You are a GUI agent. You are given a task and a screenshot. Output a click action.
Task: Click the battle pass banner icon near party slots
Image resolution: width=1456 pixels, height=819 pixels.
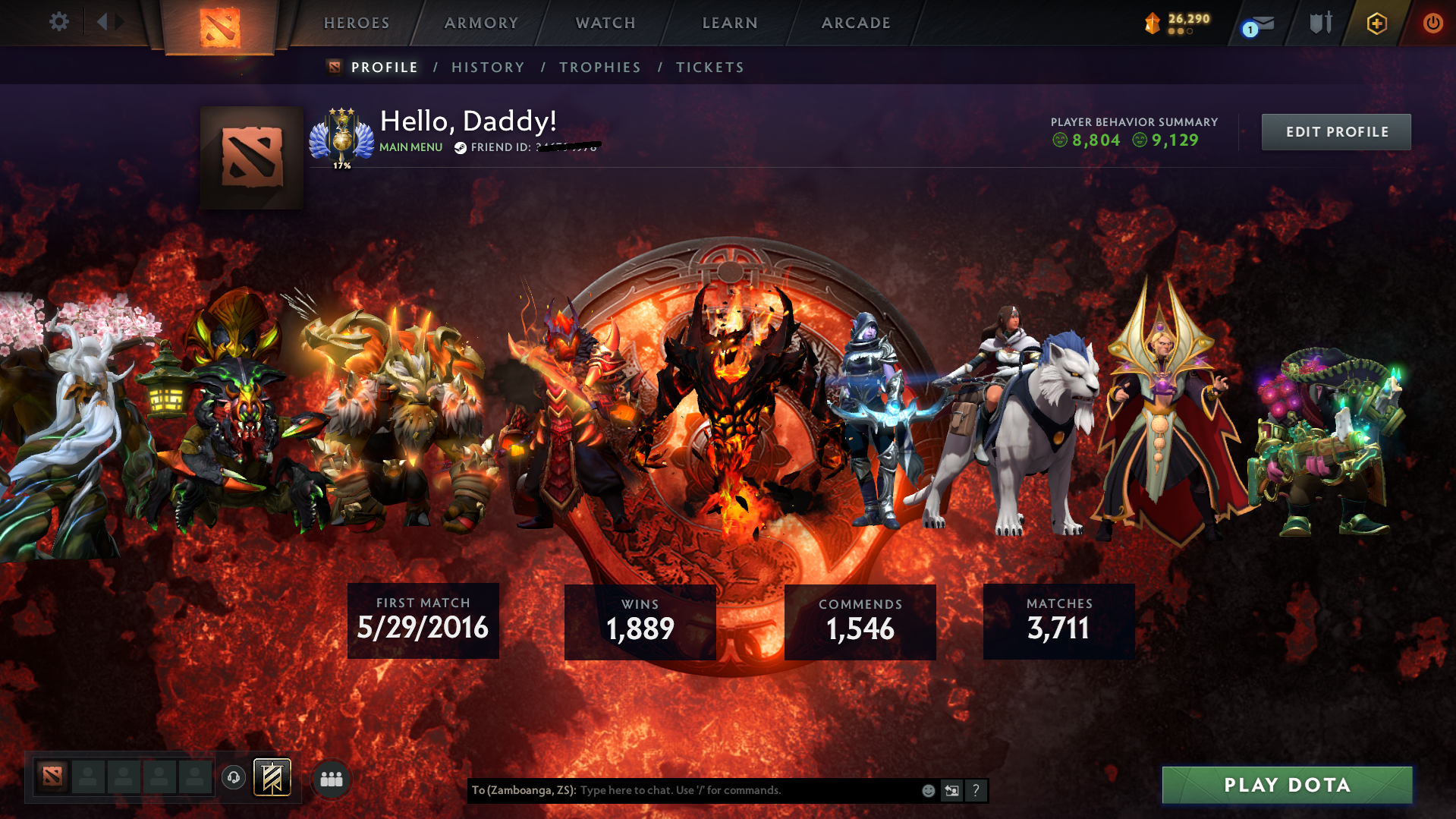coord(272,776)
